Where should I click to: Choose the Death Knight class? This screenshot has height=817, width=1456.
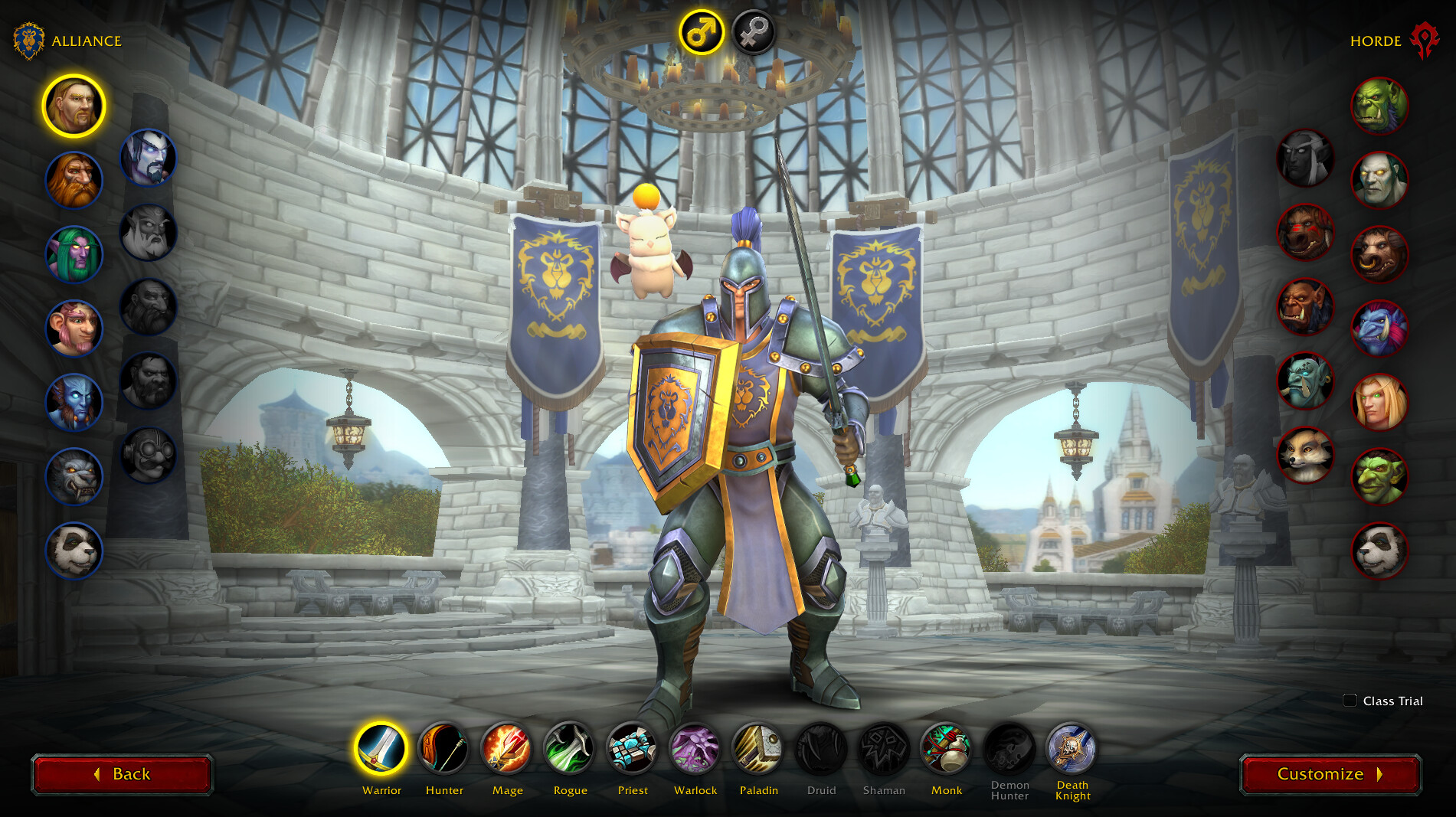tap(1072, 748)
